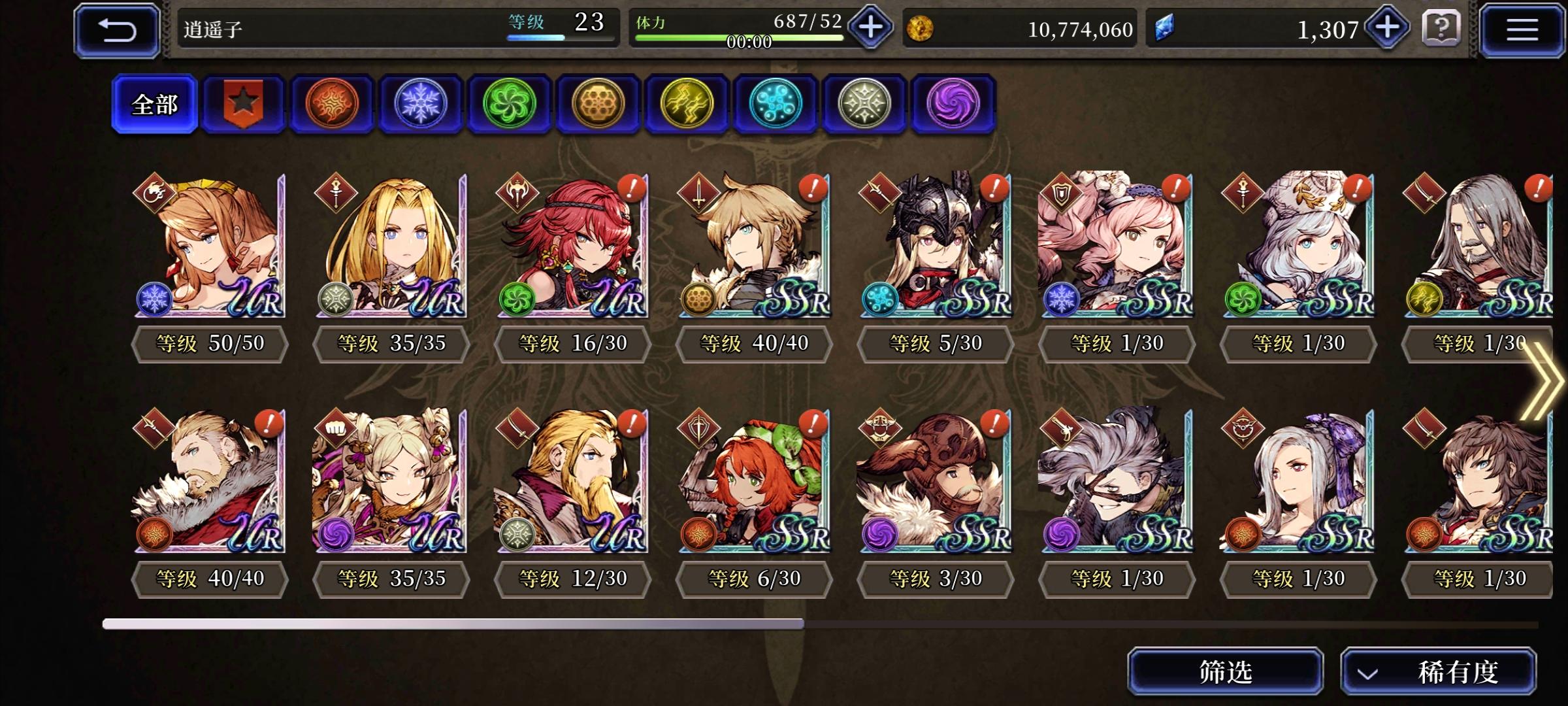The width and height of the screenshot is (1568, 706).
Task: Tap the plus to refill stamina
Action: [x=870, y=27]
